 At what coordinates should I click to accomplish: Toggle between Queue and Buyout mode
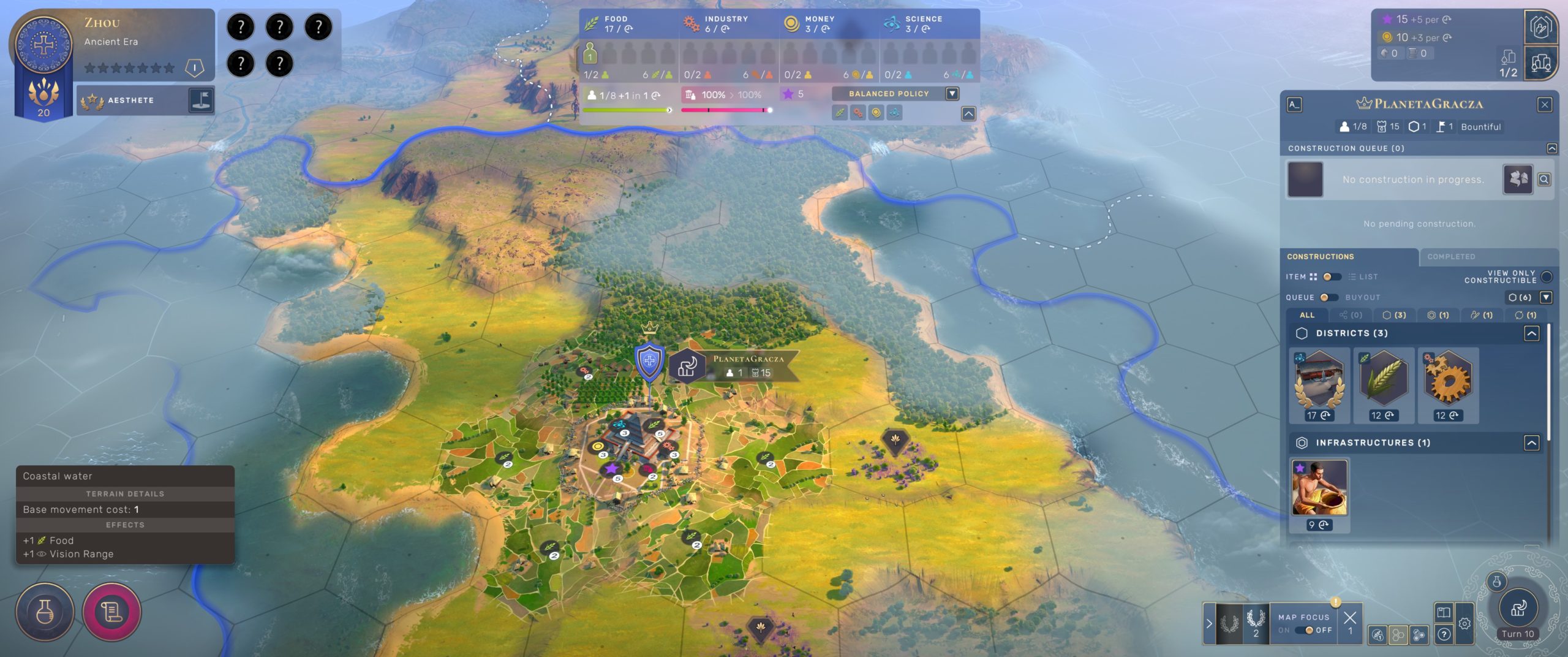click(x=1328, y=298)
